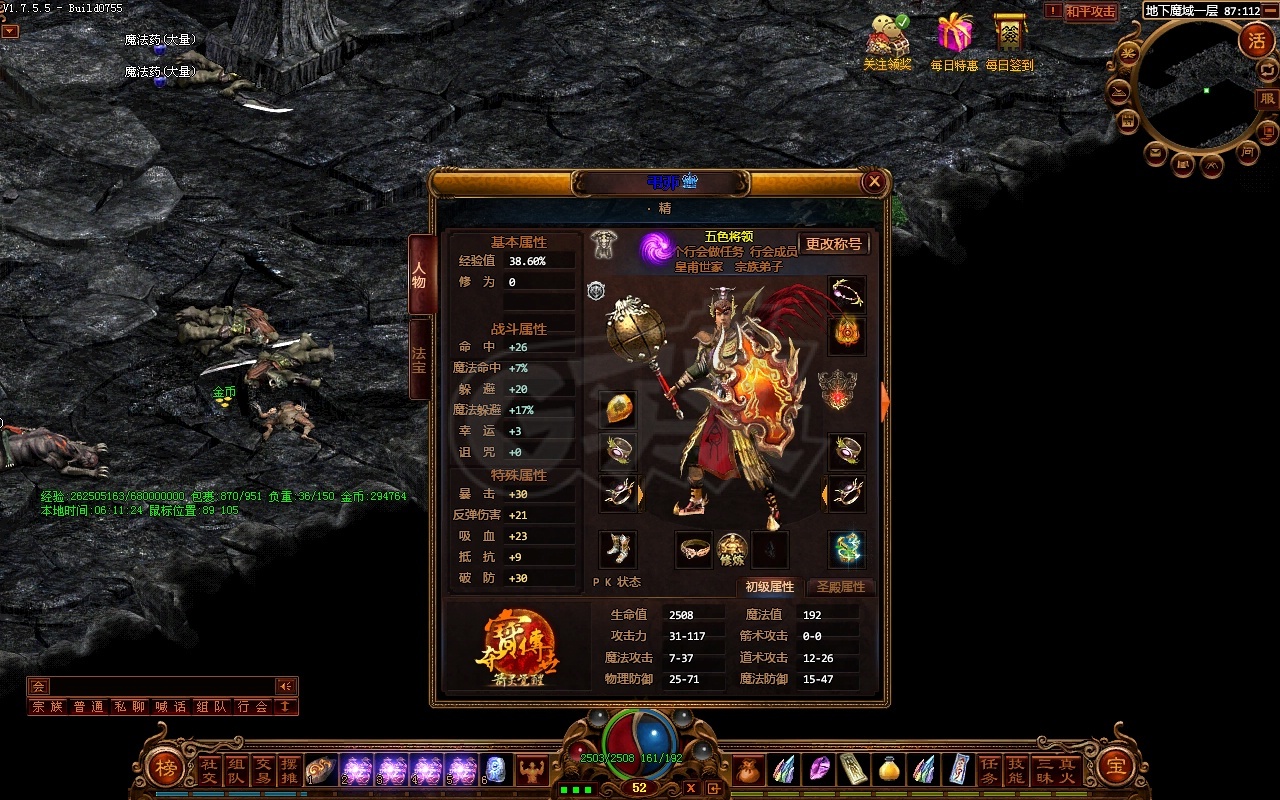Select the 行会 guild chat channel
The height and width of the screenshot is (800, 1280).
252,707
